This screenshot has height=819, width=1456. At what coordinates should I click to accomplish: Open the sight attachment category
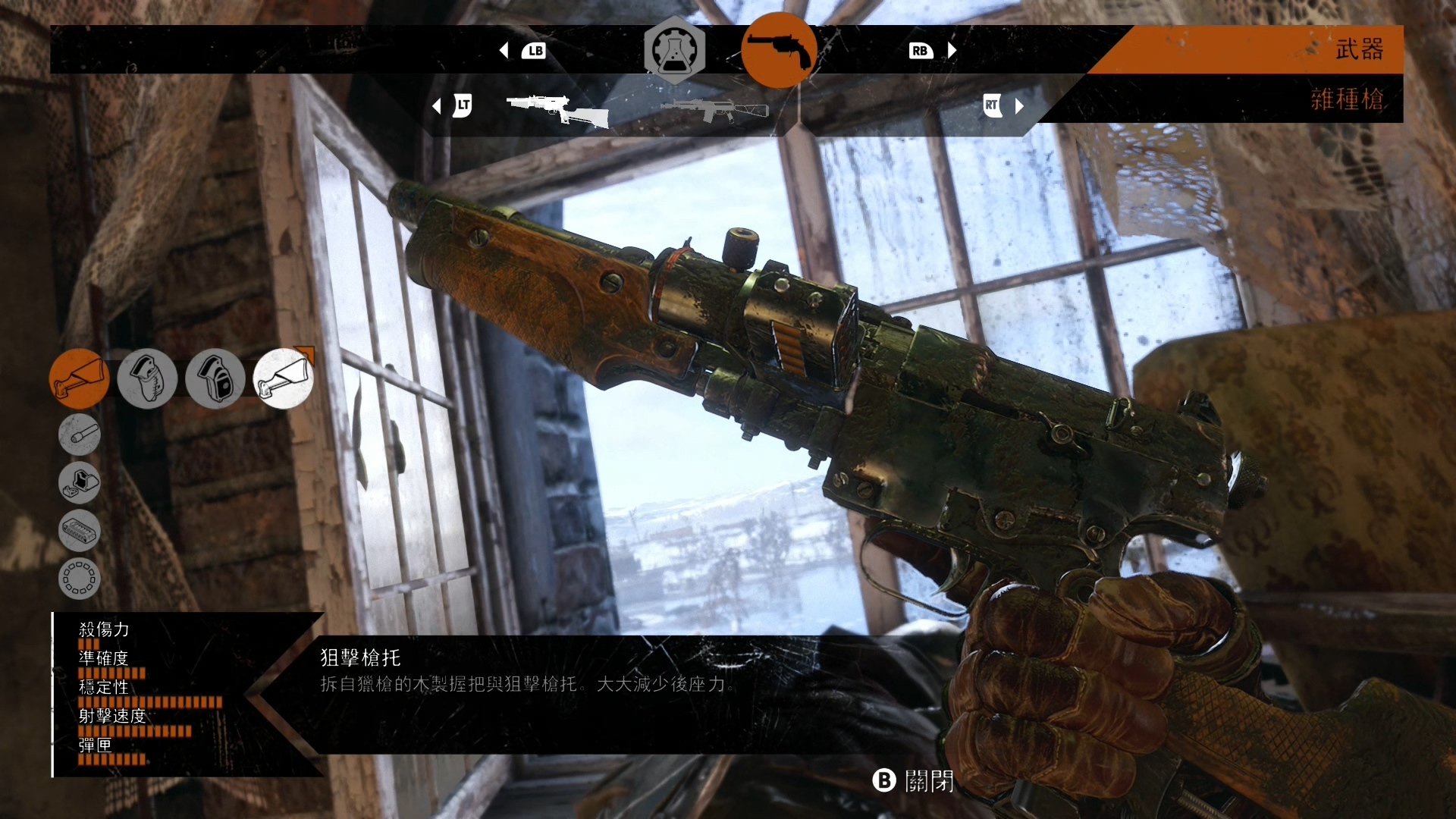pos(80,482)
